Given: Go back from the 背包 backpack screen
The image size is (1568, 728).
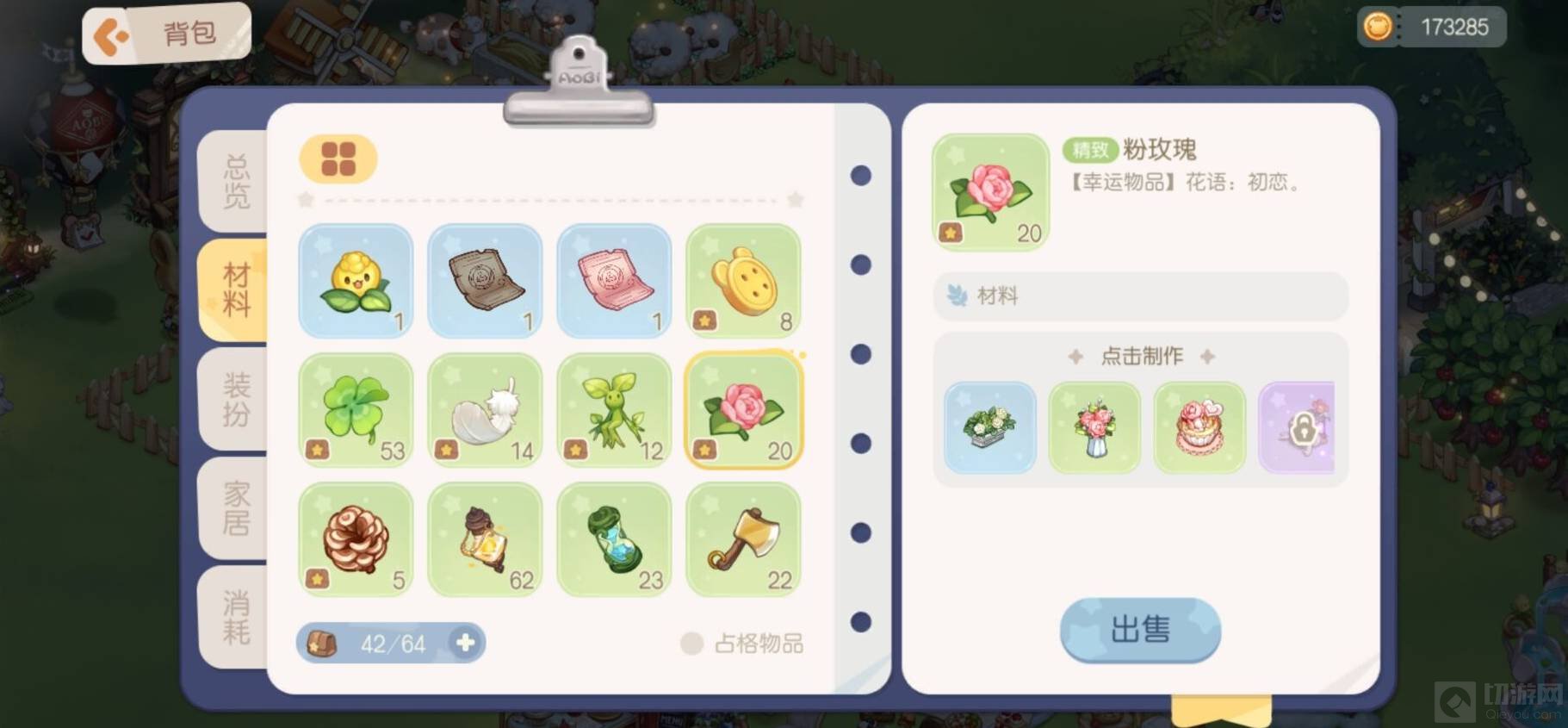Looking at the screenshot, I should coord(112,36).
